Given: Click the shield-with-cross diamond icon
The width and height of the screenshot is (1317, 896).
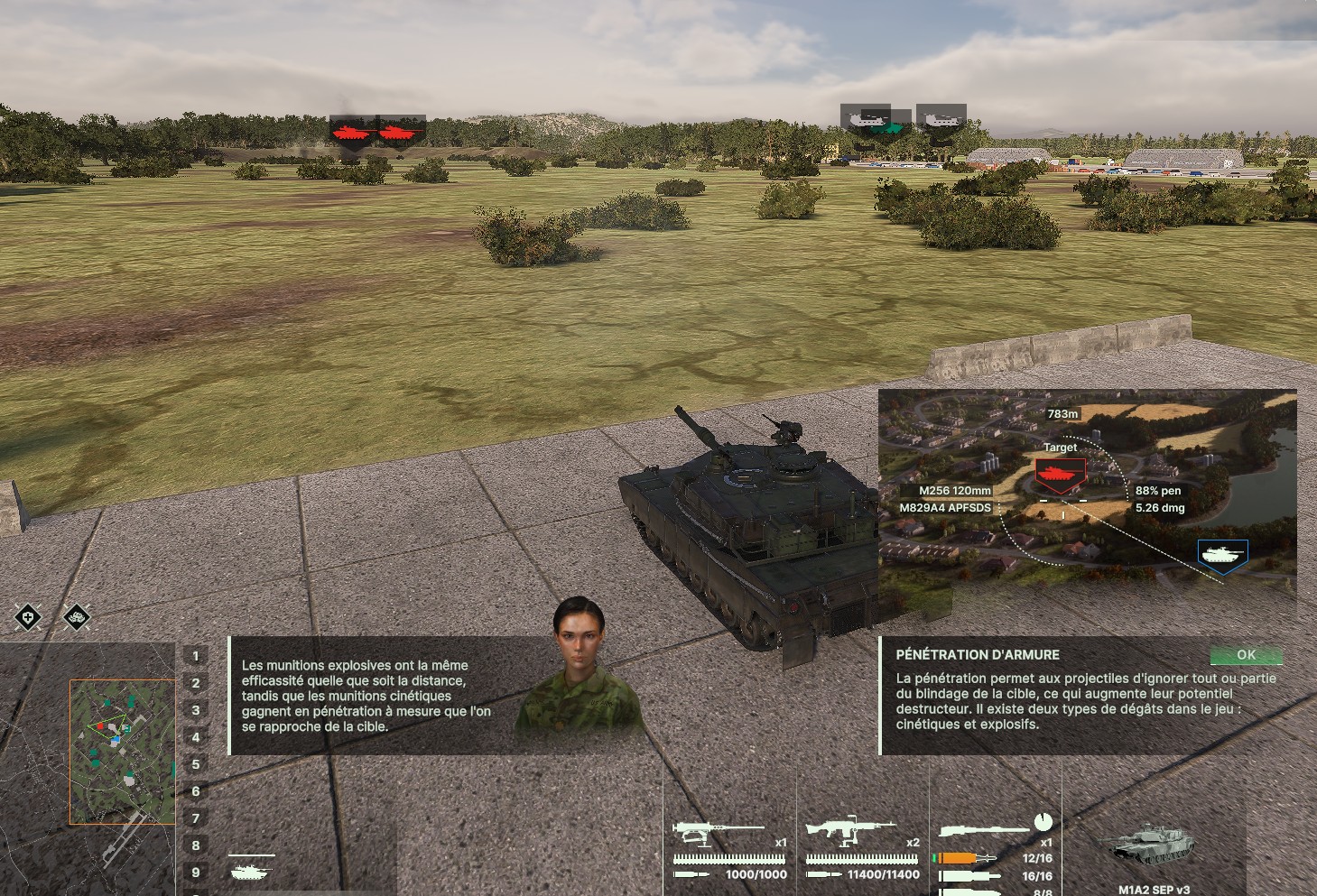Looking at the screenshot, I should [29, 618].
